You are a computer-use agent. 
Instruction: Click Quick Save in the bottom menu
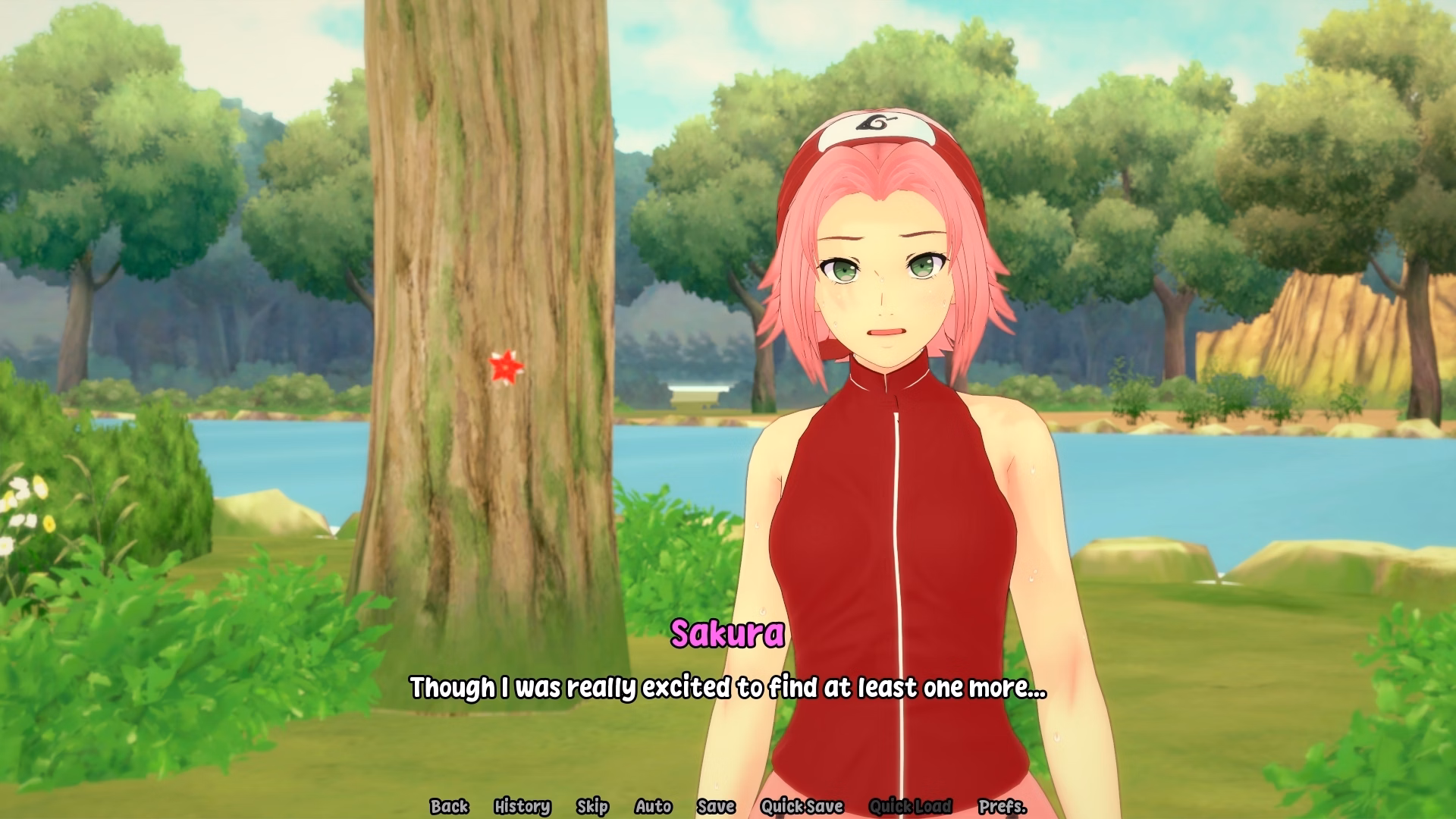pyautogui.click(x=802, y=806)
